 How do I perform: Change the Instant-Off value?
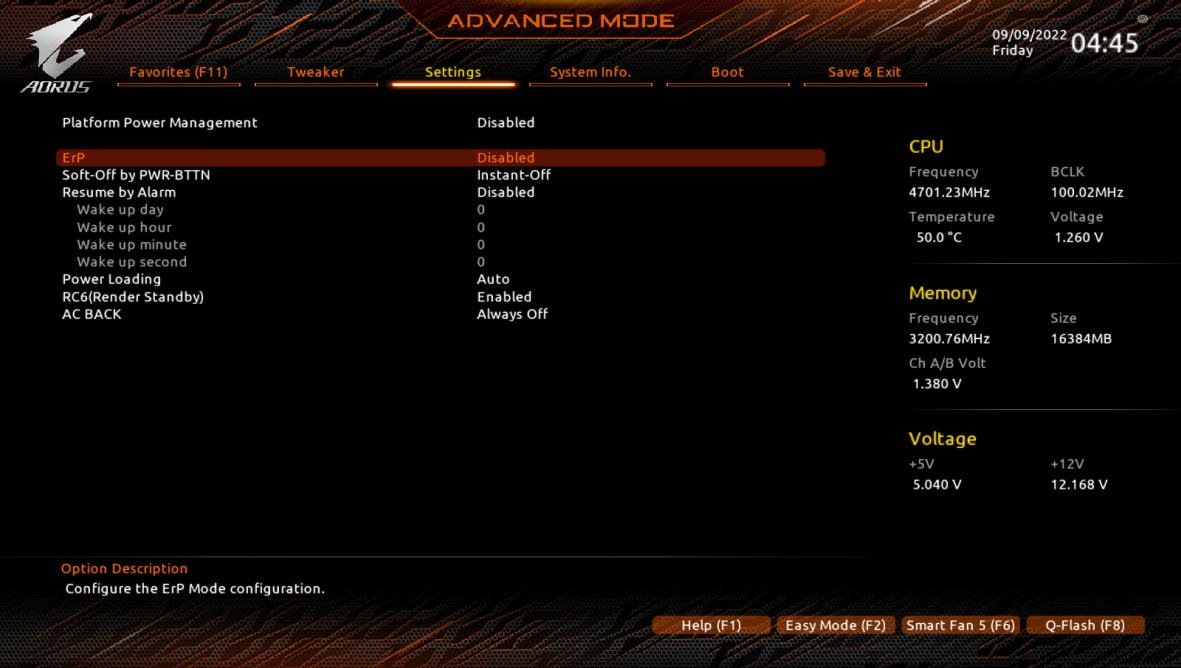click(513, 175)
